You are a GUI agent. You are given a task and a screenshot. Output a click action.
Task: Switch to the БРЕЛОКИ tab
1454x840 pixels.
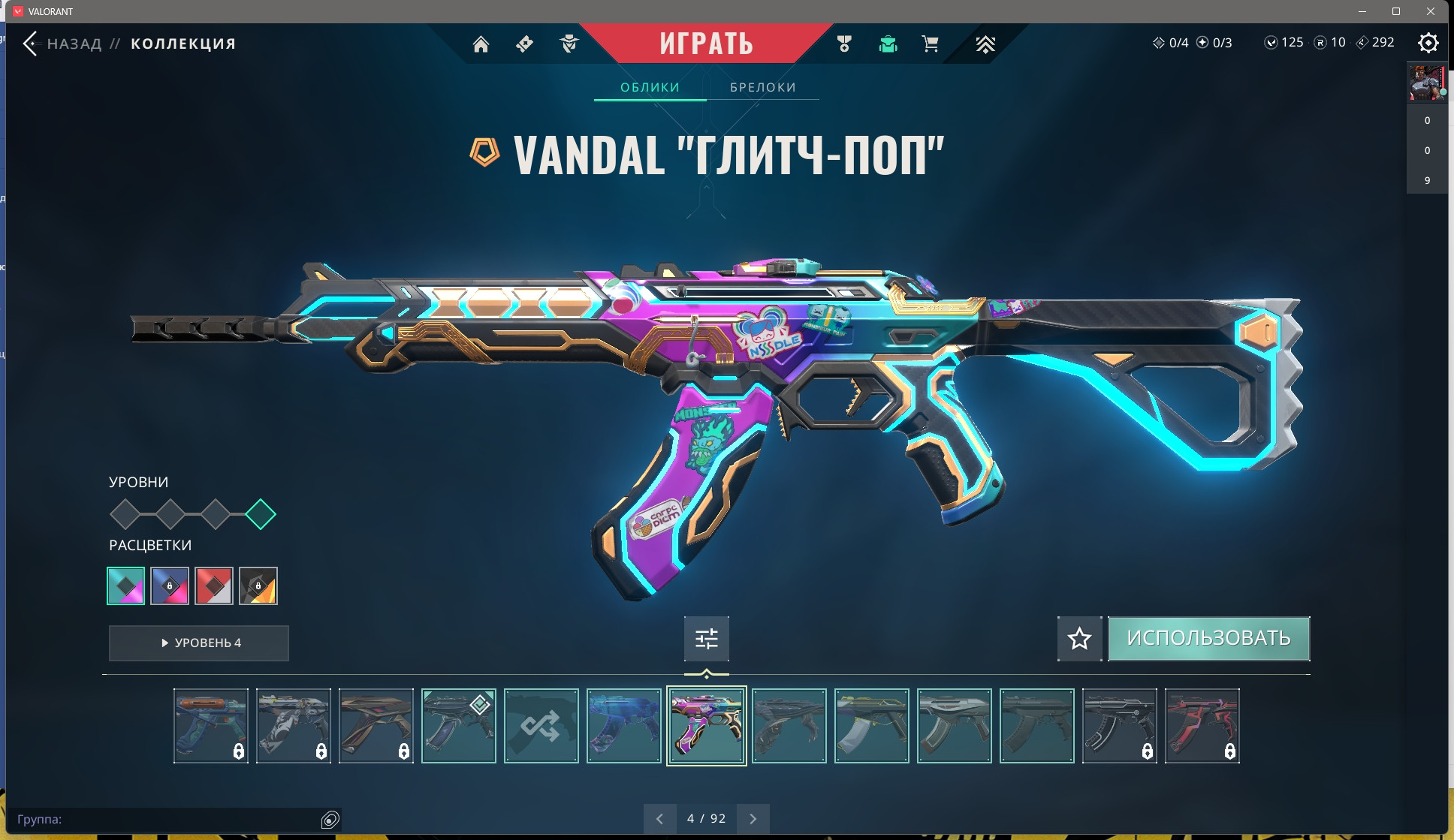pos(762,87)
